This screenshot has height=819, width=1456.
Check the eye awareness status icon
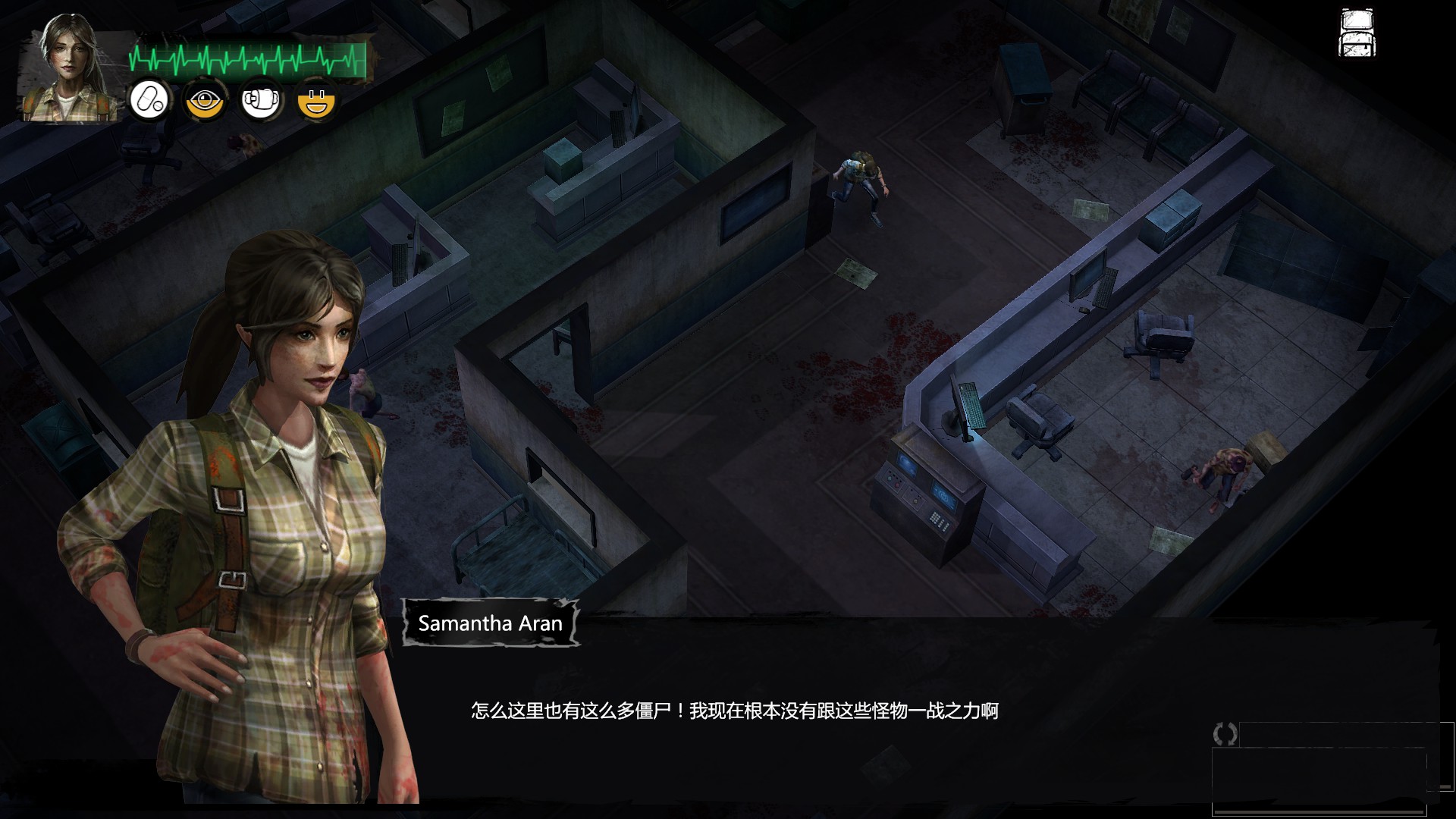point(205,100)
